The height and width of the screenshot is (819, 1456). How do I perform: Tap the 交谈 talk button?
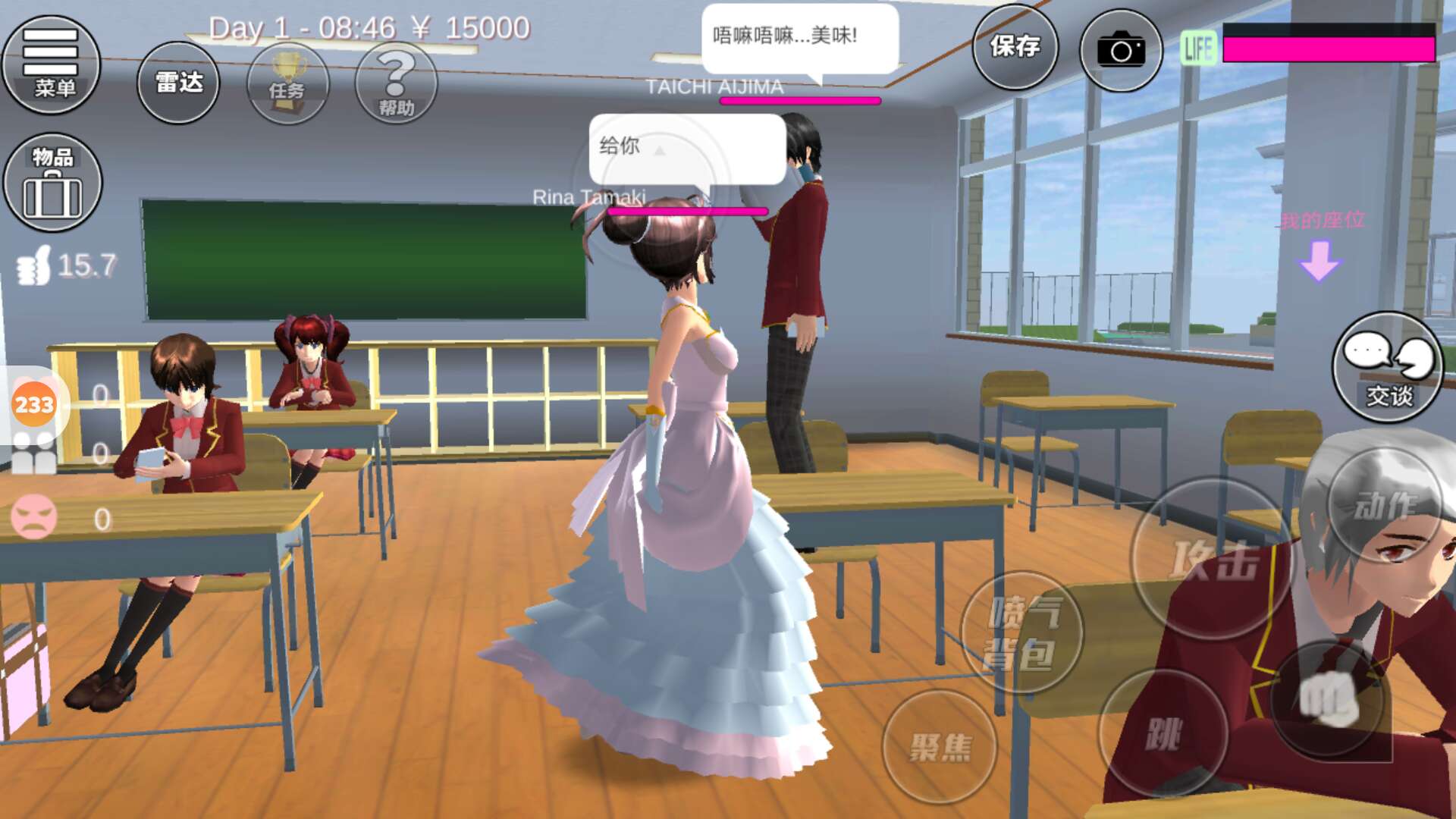1388,367
